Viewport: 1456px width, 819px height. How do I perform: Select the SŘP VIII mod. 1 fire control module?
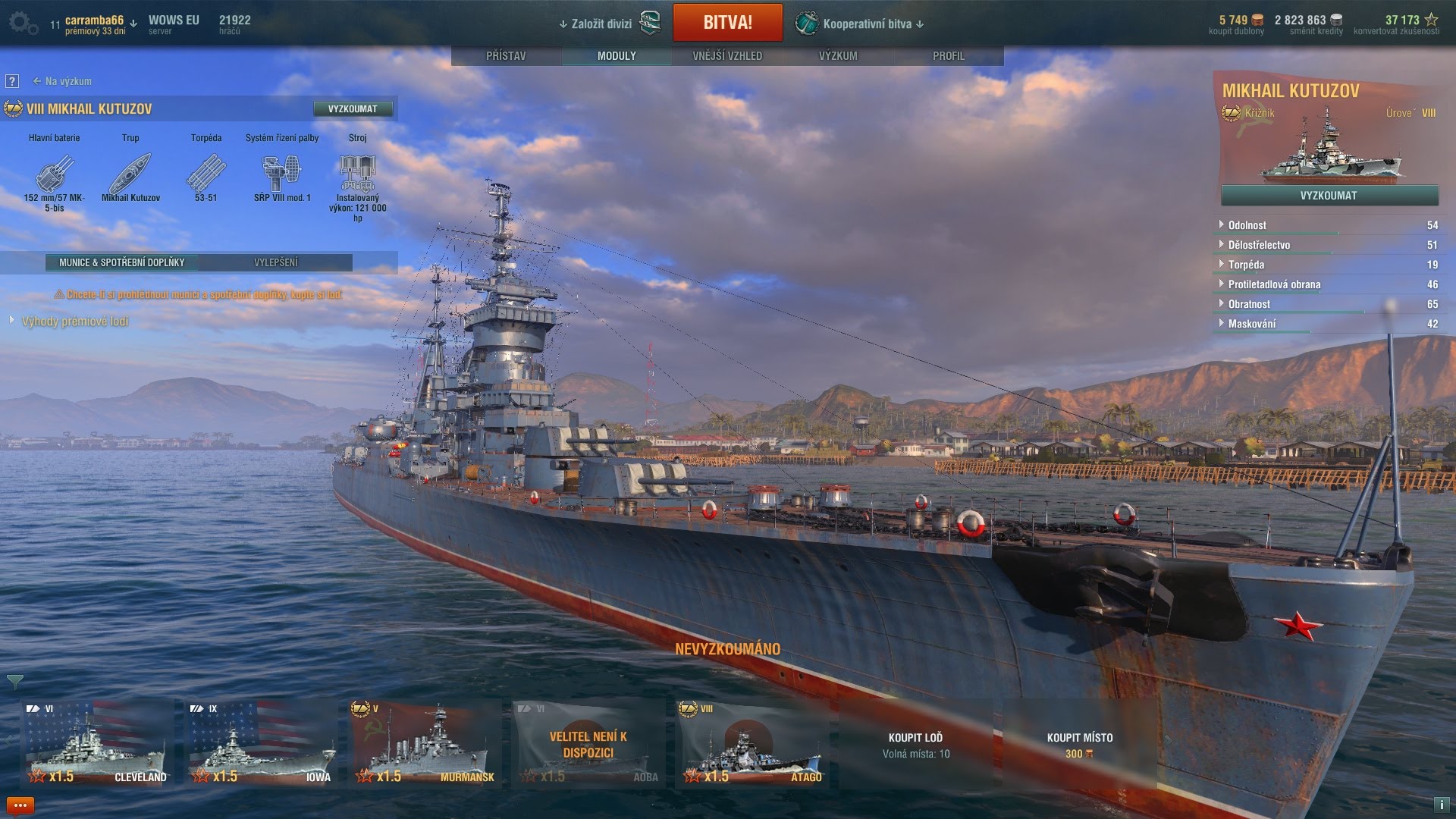pyautogui.click(x=282, y=176)
